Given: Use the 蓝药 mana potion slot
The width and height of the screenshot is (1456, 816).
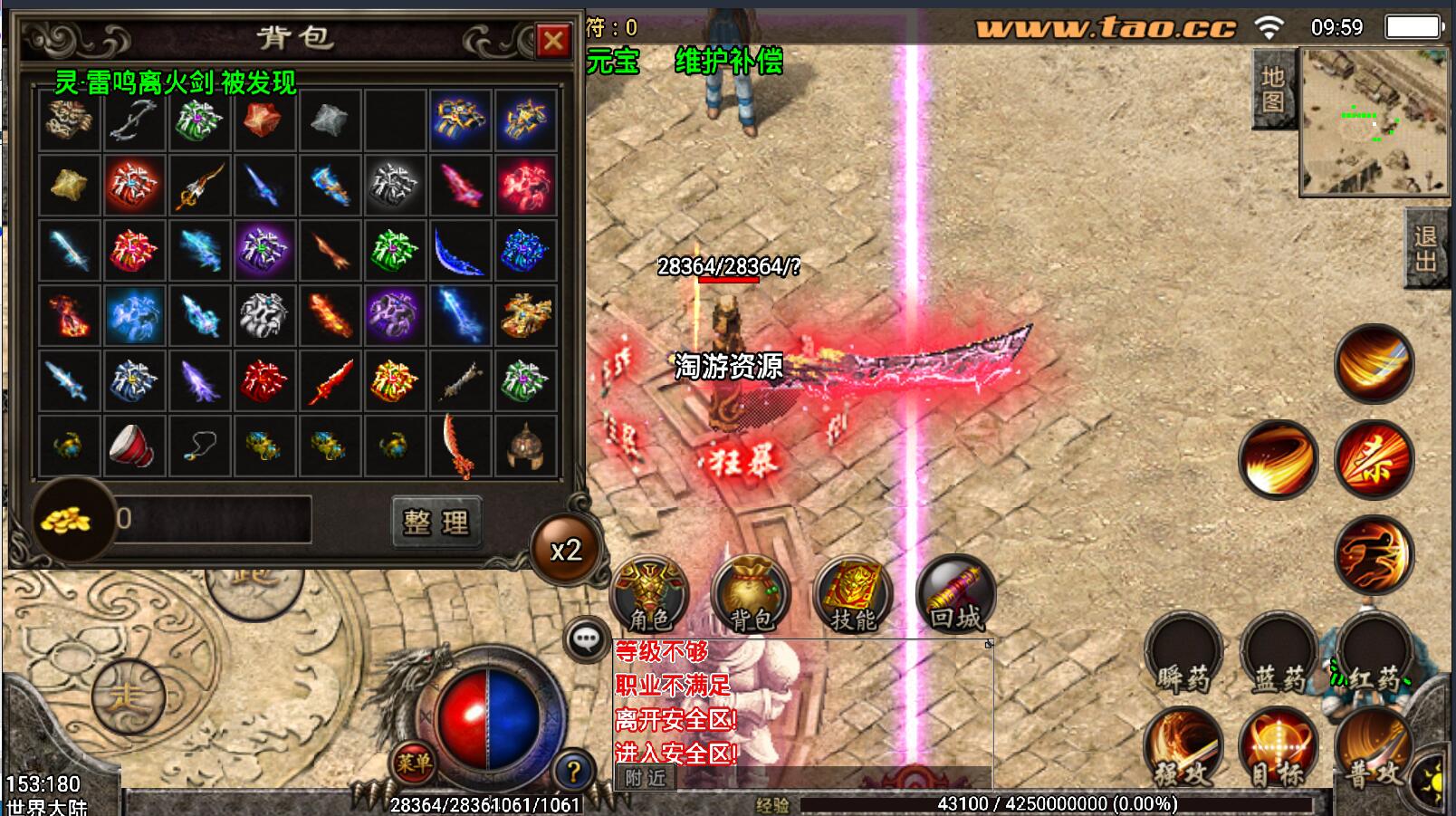Looking at the screenshot, I should point(1279,654).
